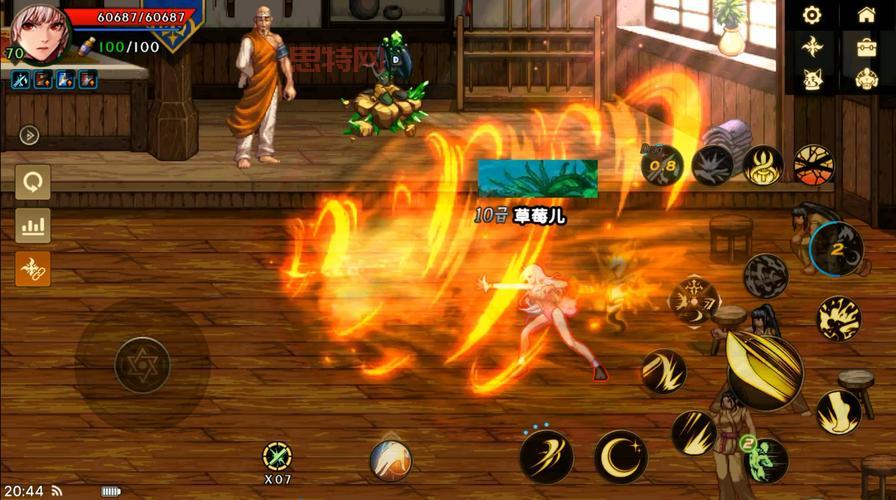Open the briefcase inventory icon
Viewport: 896px width, 500px height.
[866, 47]
